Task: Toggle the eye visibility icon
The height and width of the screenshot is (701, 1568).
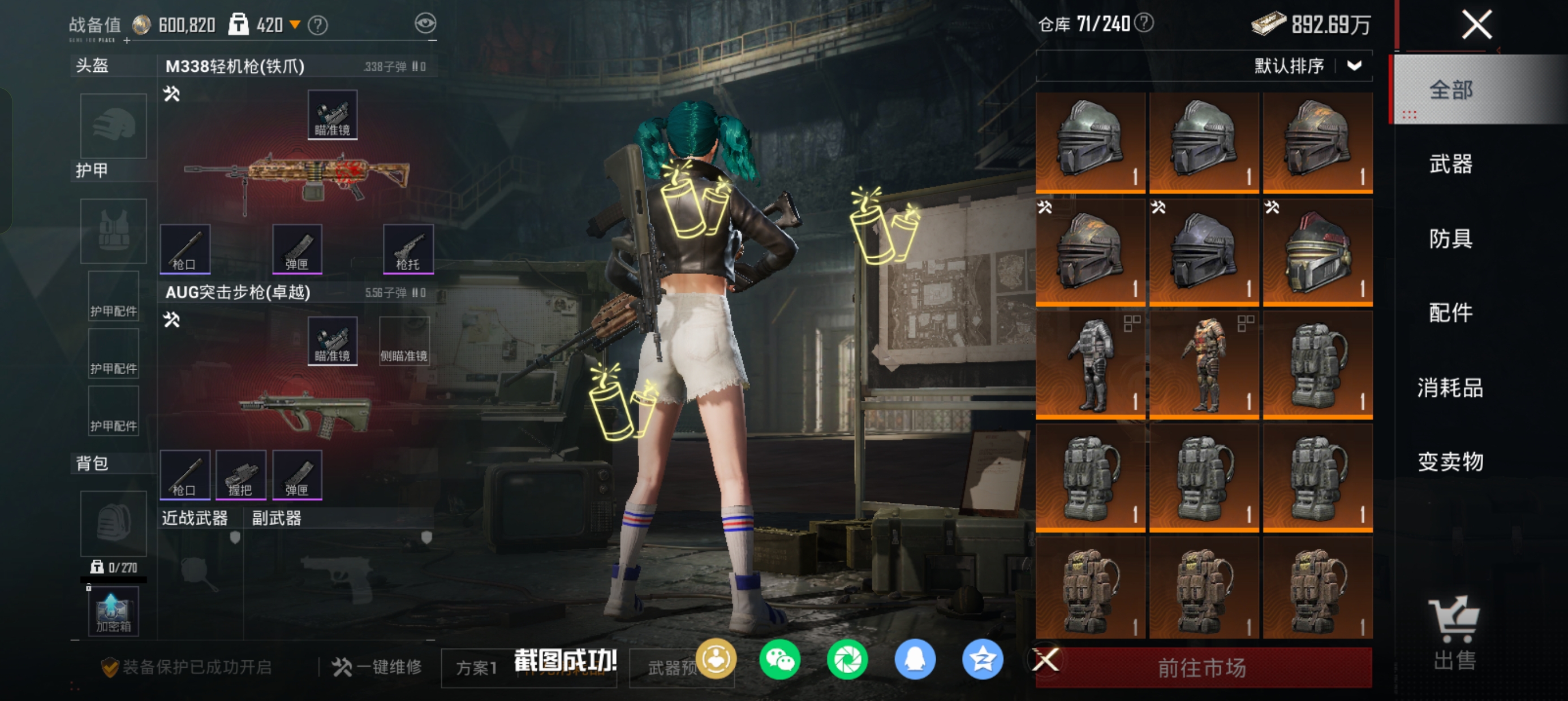Action: 425,24
